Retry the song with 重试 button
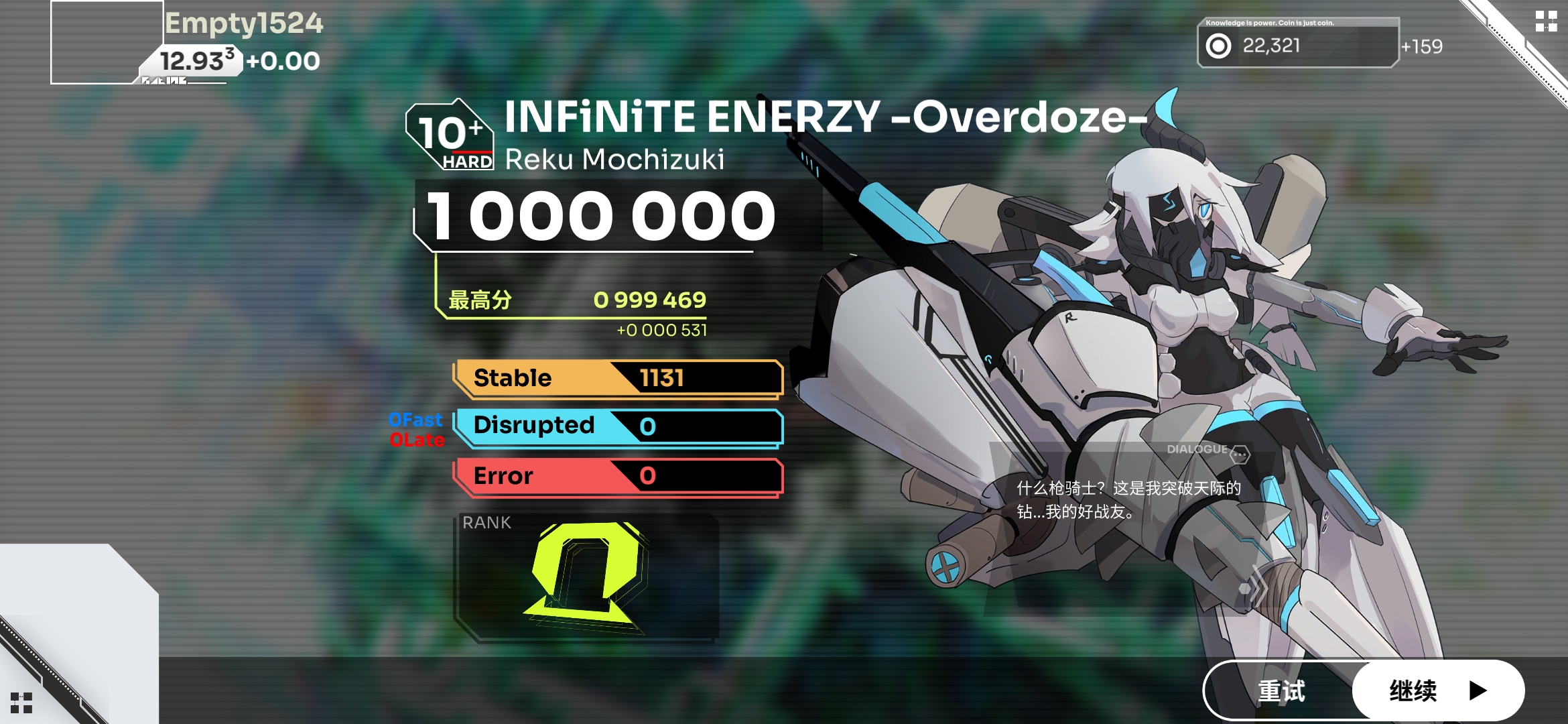Screen dimensions: 1568x724 [1281, 690]
